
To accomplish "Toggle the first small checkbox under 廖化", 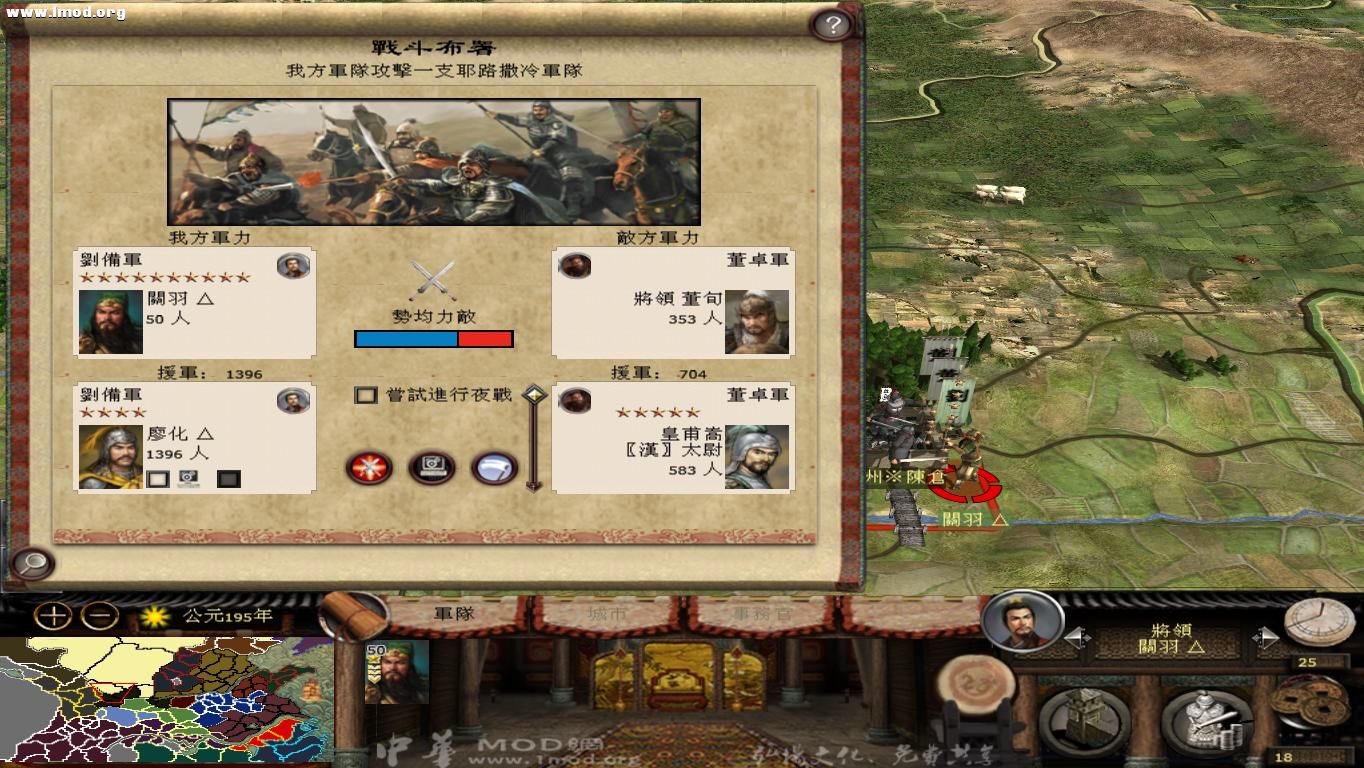I will pyautogui.click(x=156, y=478).
